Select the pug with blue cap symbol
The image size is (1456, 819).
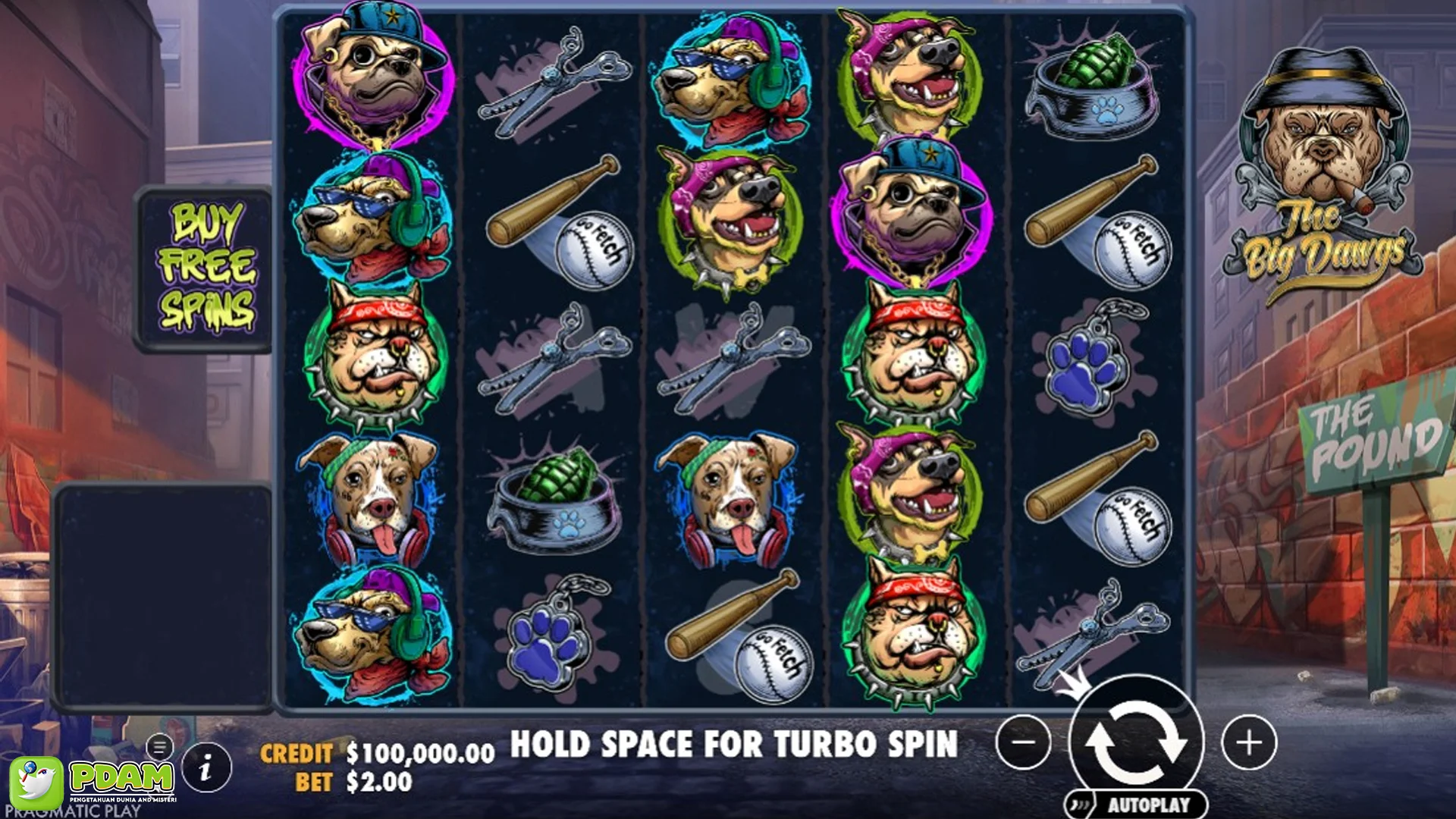[372, 76]
